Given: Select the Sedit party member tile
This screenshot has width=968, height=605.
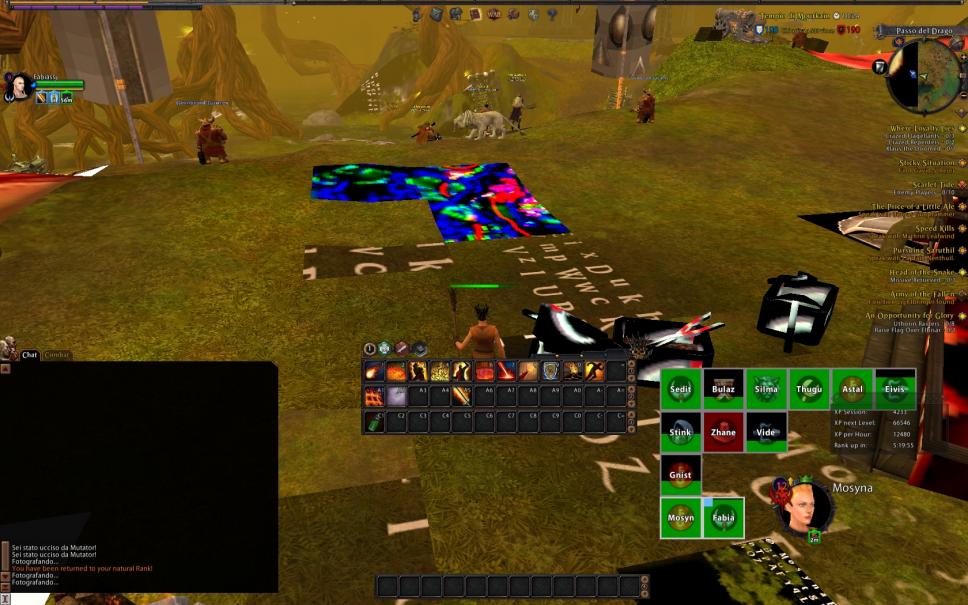Looking at the screenshot, I should click(680, 389).
